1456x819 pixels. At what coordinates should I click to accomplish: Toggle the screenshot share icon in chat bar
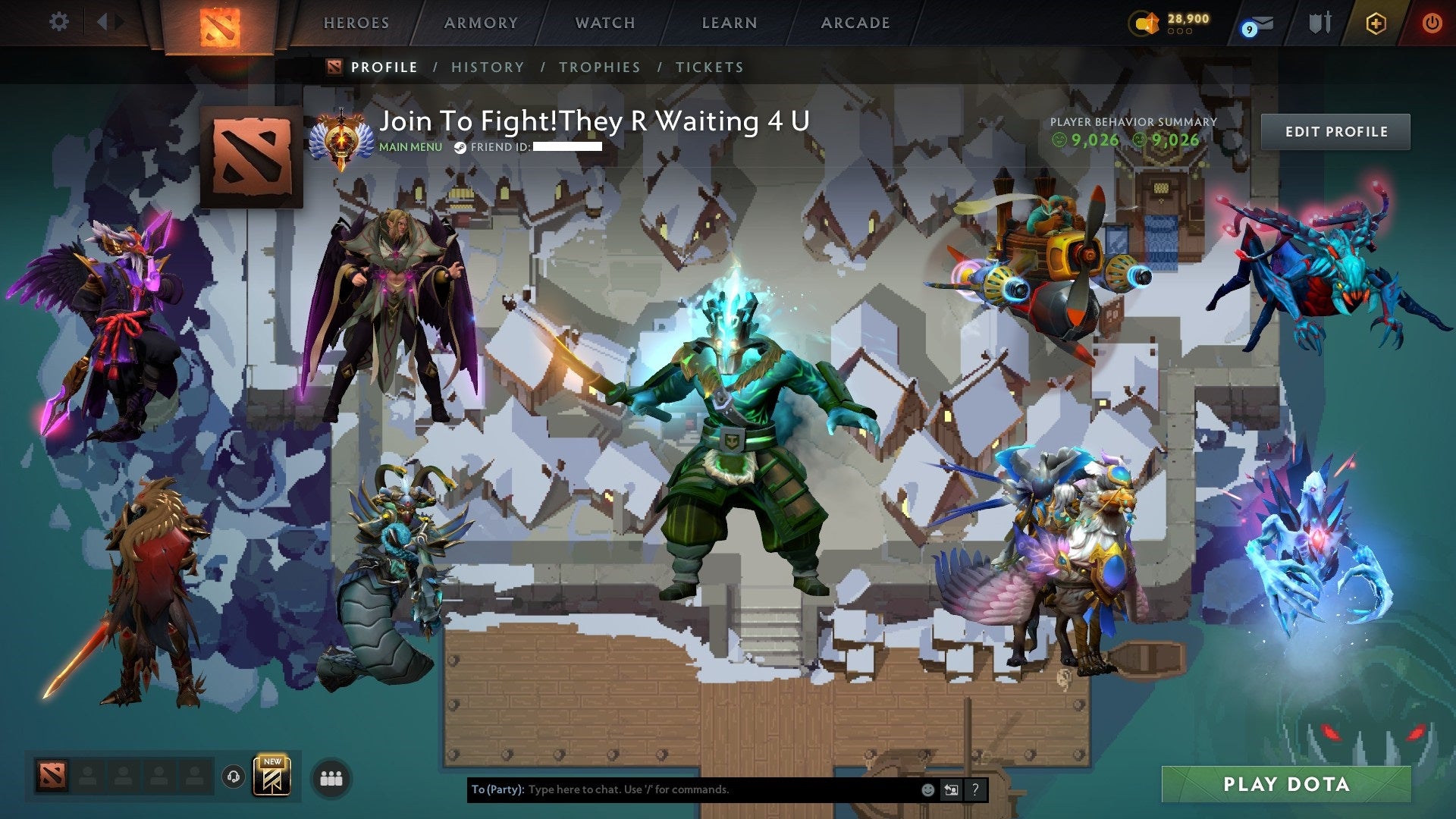(951, 789)
